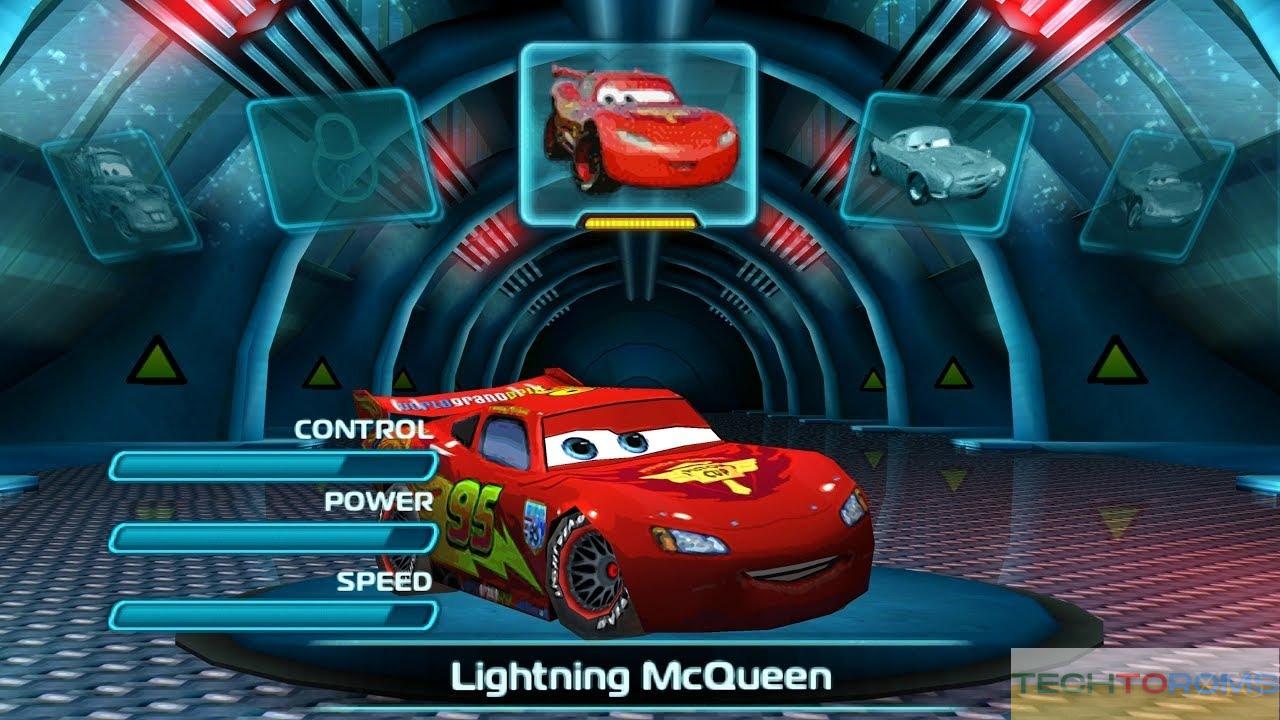Select the locked character tile with padlock
The height and width of the screenshot is (720, 1280).
point(343,158)
